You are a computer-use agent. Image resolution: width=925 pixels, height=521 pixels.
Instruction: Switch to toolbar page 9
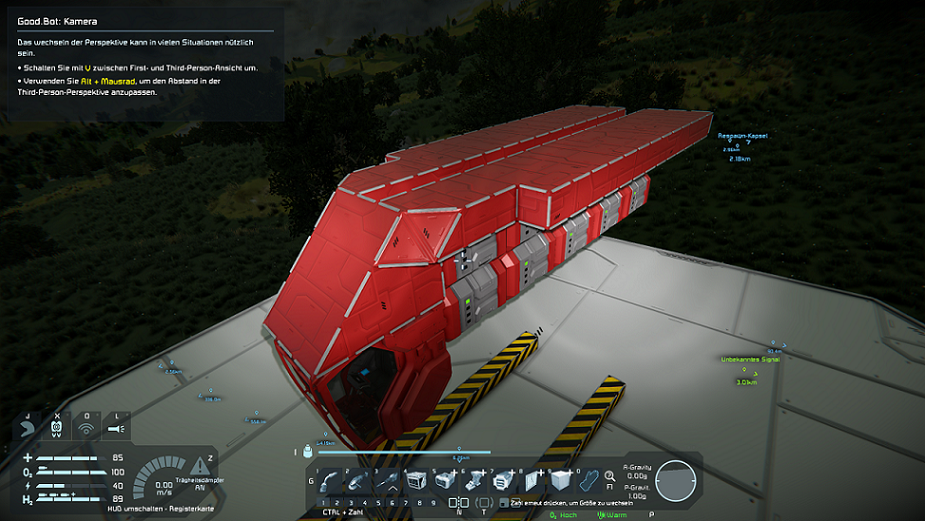[x=432, y=502]
